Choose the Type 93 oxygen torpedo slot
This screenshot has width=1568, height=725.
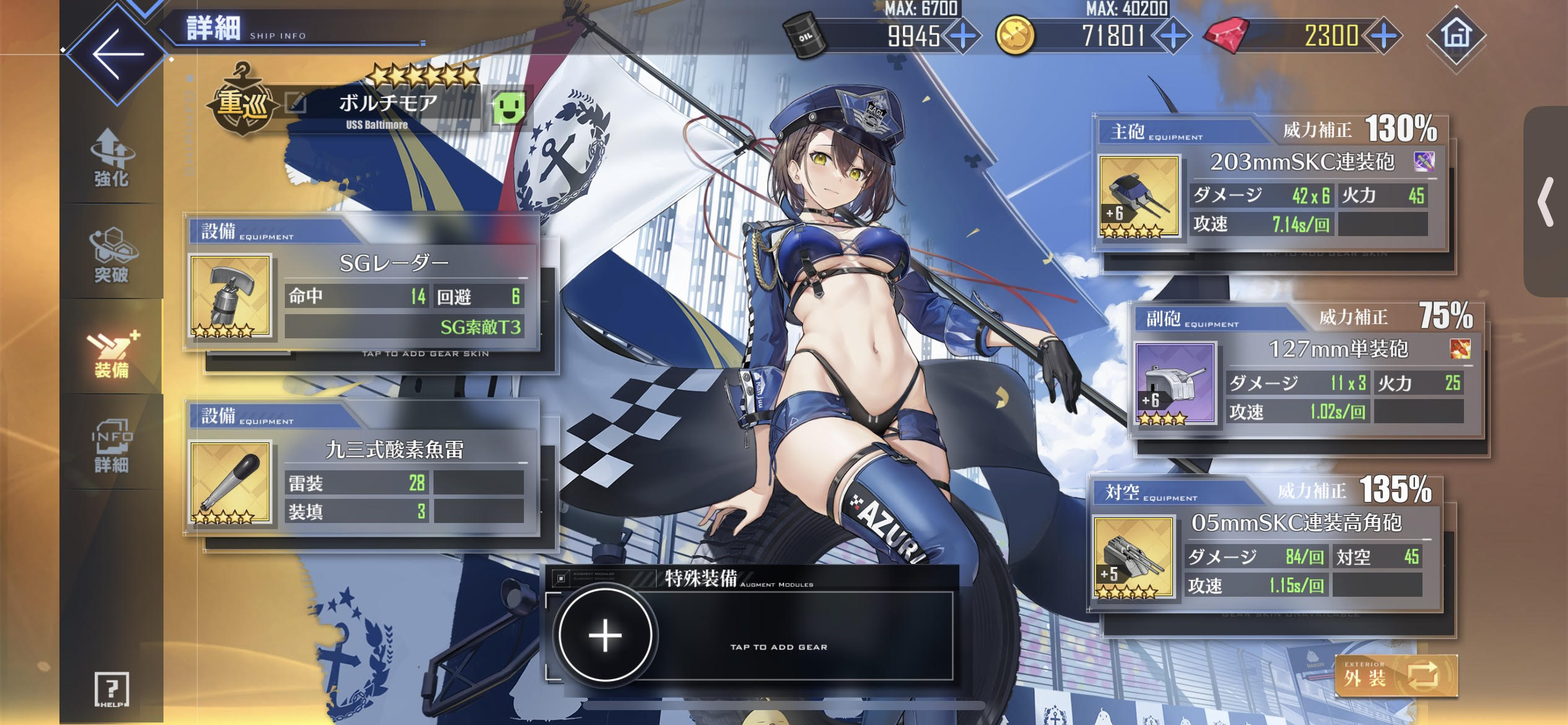[230, 482]
